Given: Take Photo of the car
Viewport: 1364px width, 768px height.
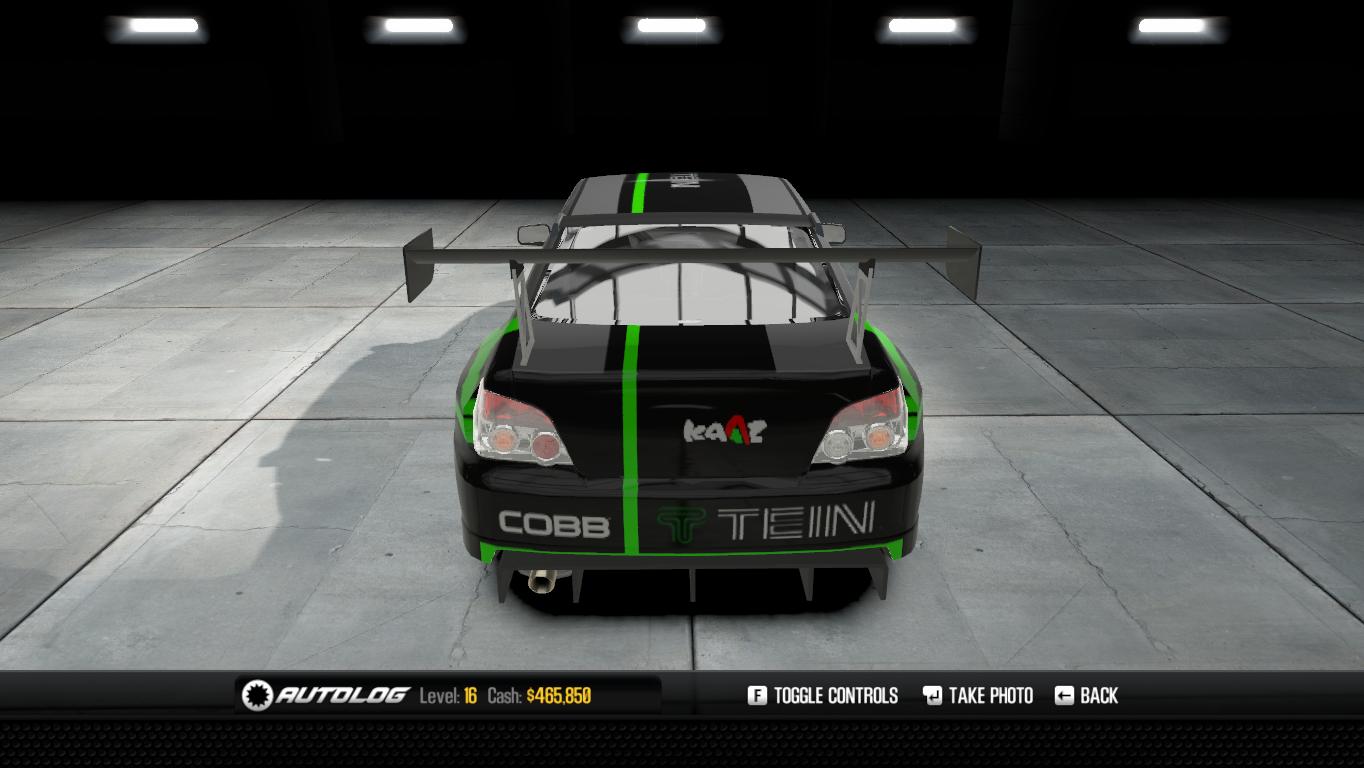Looking at the screenshot, I should [x=978, y=695].
